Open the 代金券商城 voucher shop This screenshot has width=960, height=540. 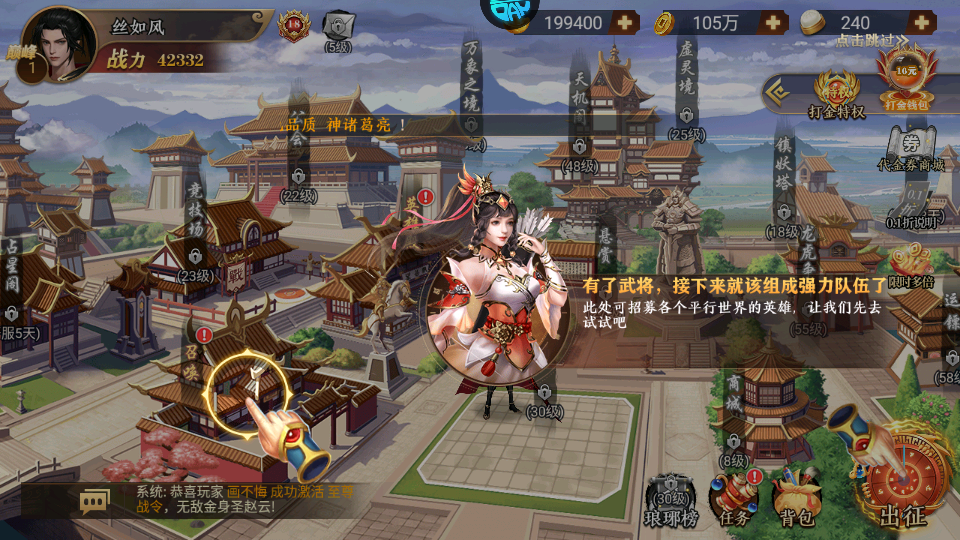pyautogui.click(x=911, y=148)
